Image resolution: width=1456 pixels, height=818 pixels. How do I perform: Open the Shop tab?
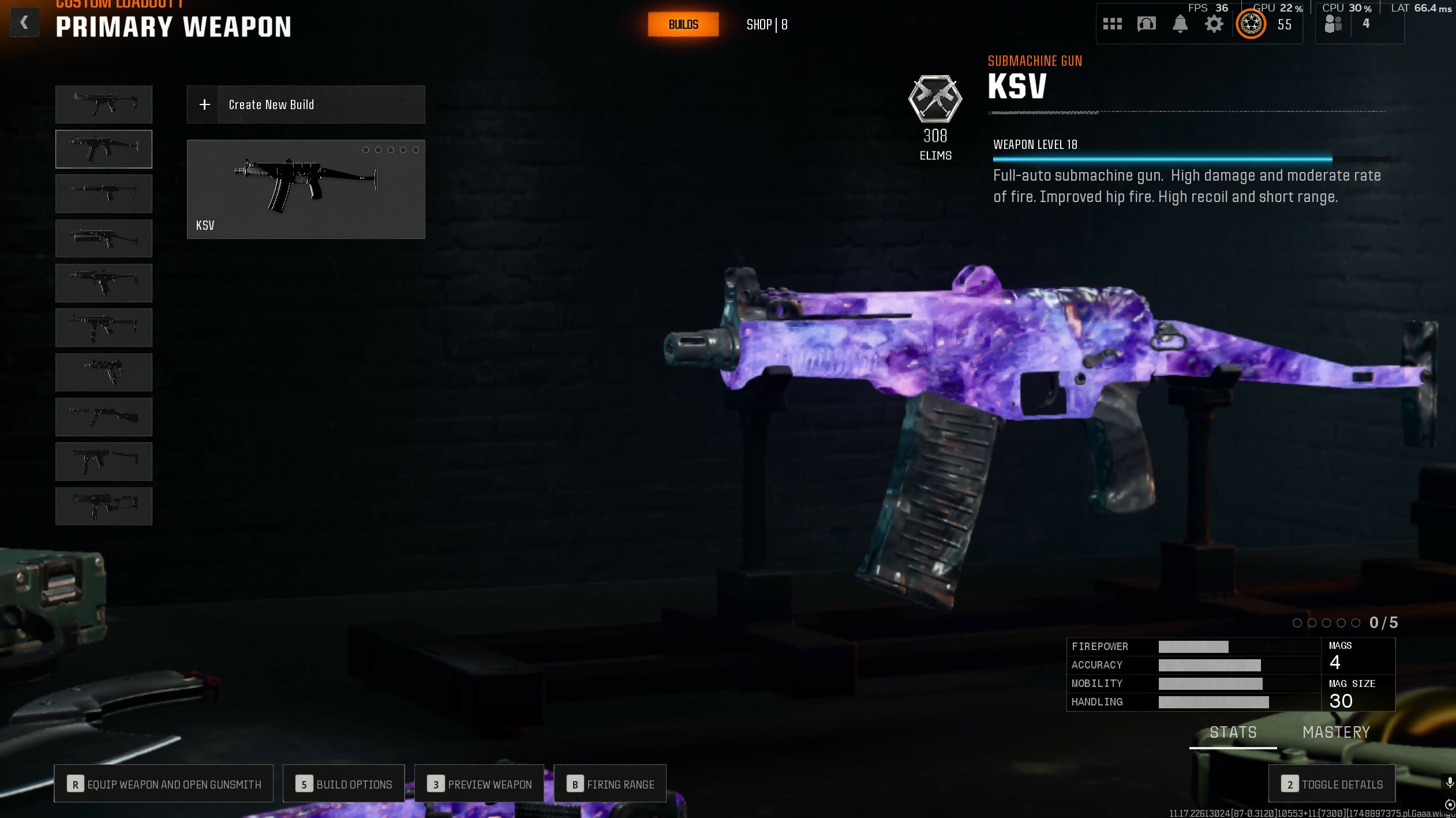pos(766,25)
